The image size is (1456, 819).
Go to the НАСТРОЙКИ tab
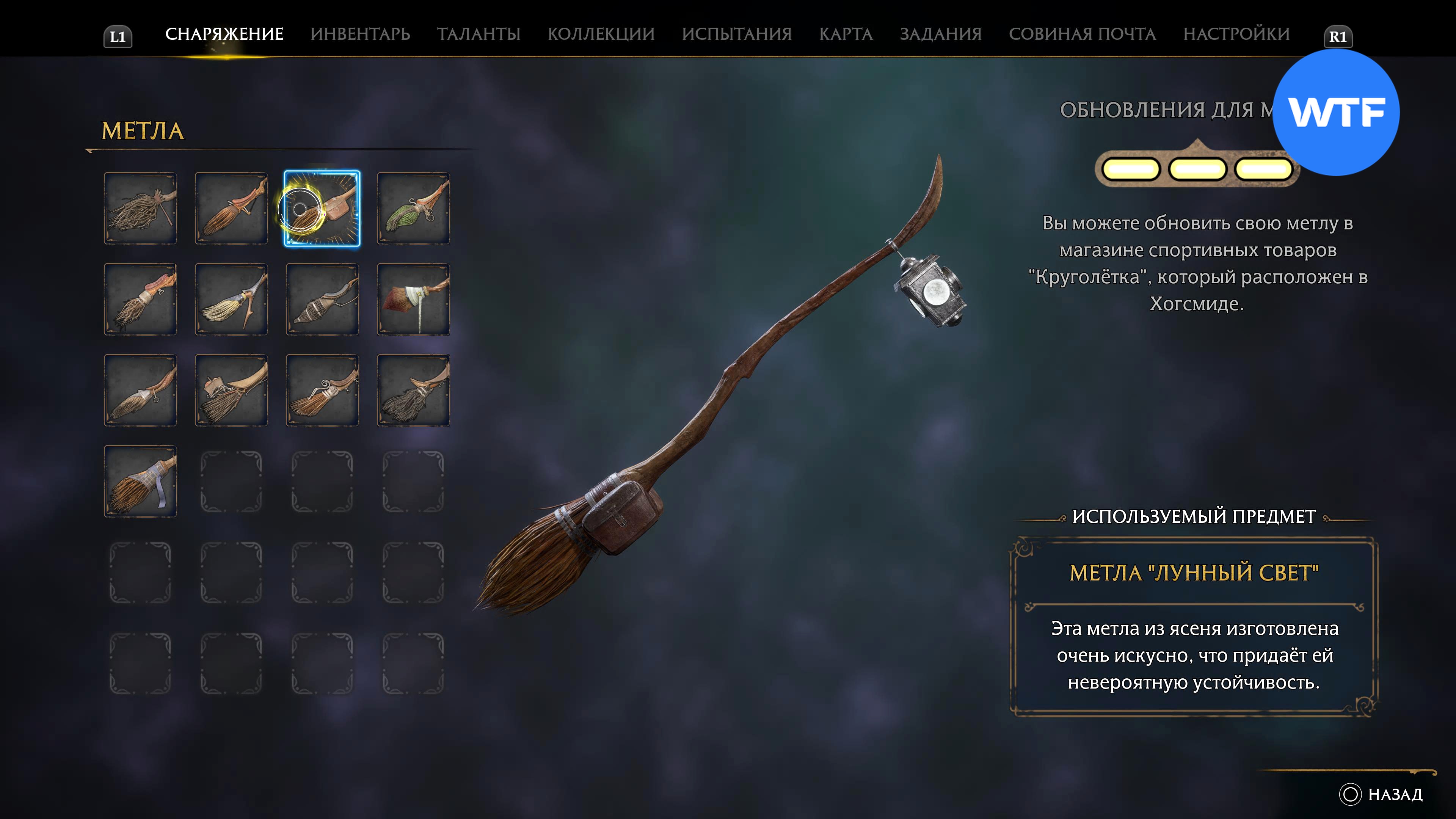1236,34
